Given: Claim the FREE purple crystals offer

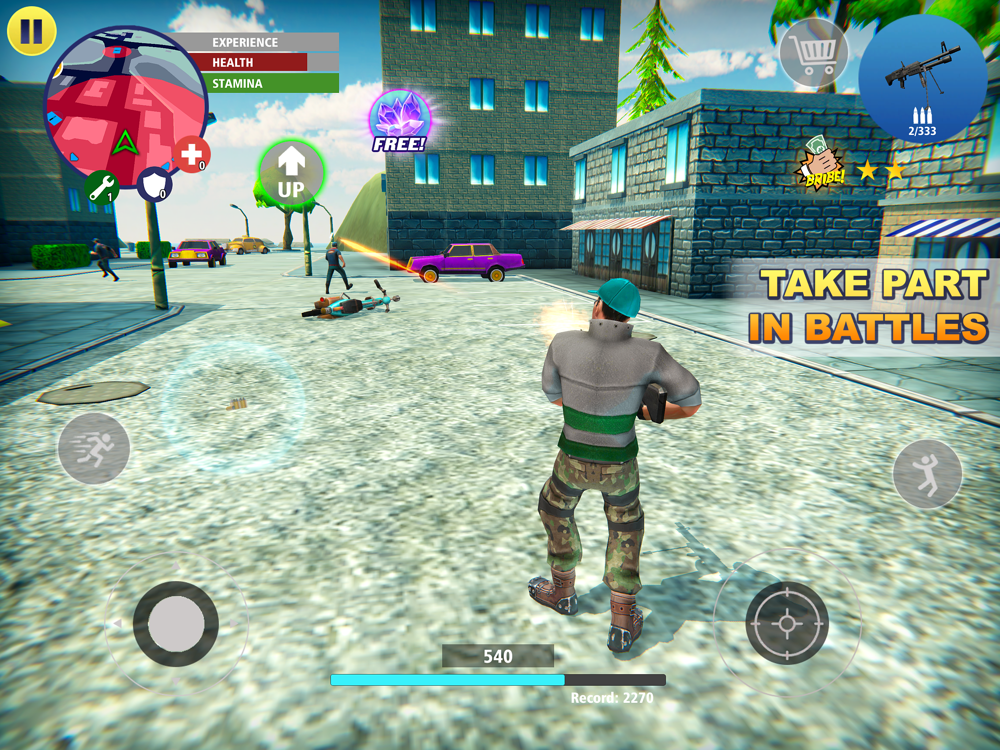Looking at the screenshot, I should [400, 121].
